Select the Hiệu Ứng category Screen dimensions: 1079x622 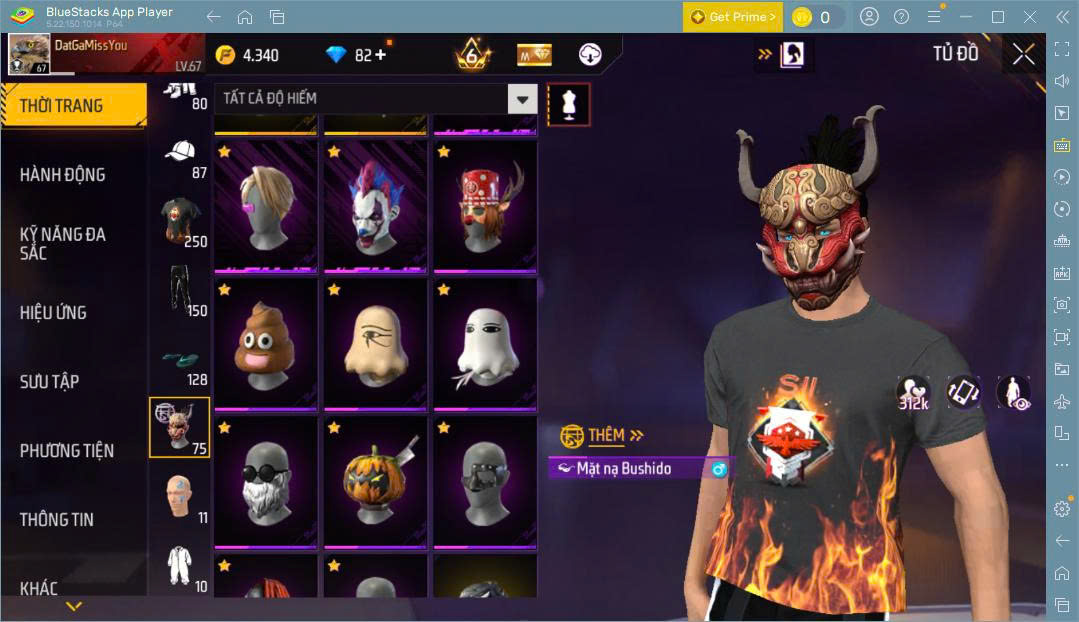tap(53, 312)
